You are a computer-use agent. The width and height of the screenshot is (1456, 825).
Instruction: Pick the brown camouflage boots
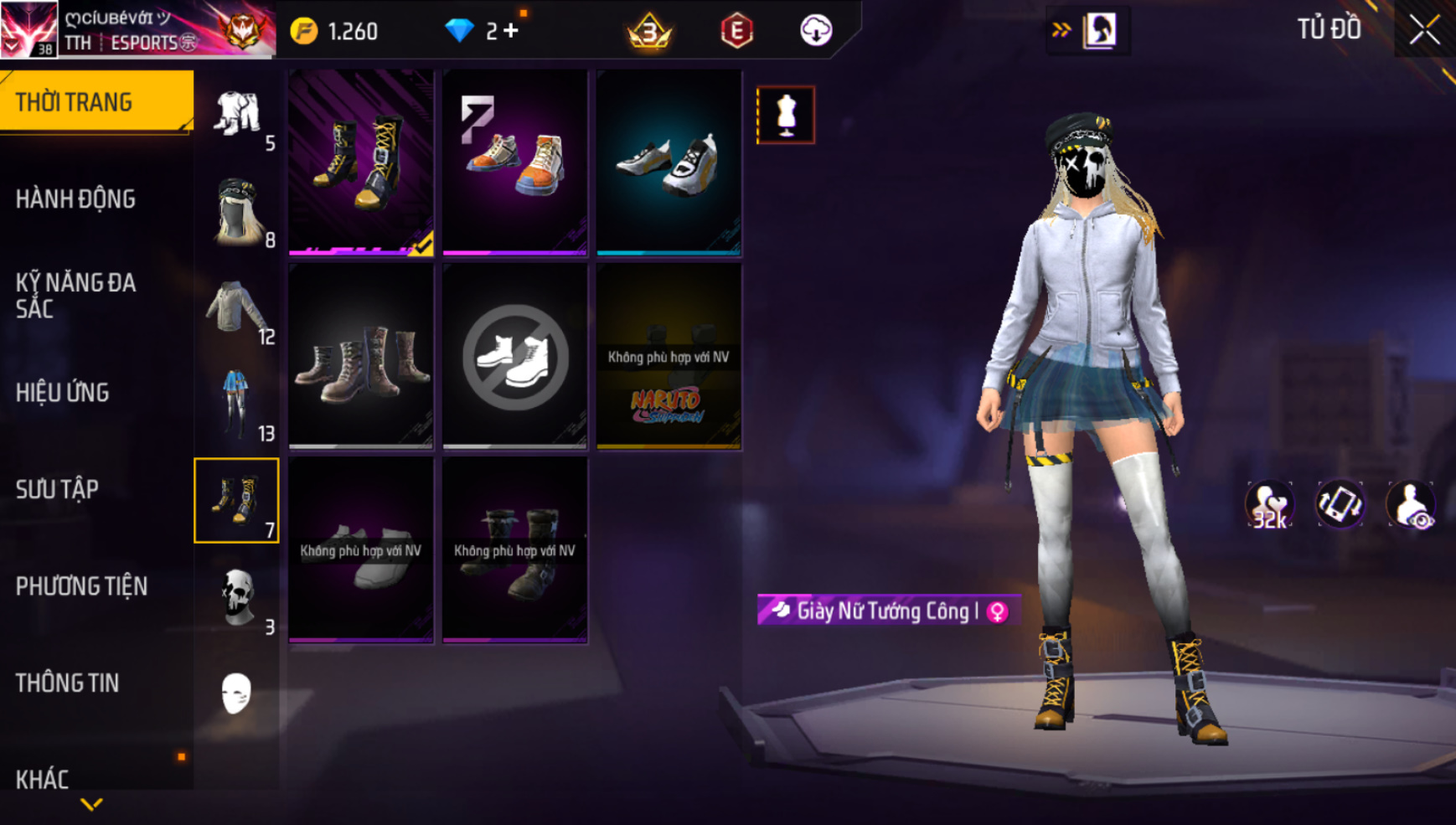(x=361, y=356)
